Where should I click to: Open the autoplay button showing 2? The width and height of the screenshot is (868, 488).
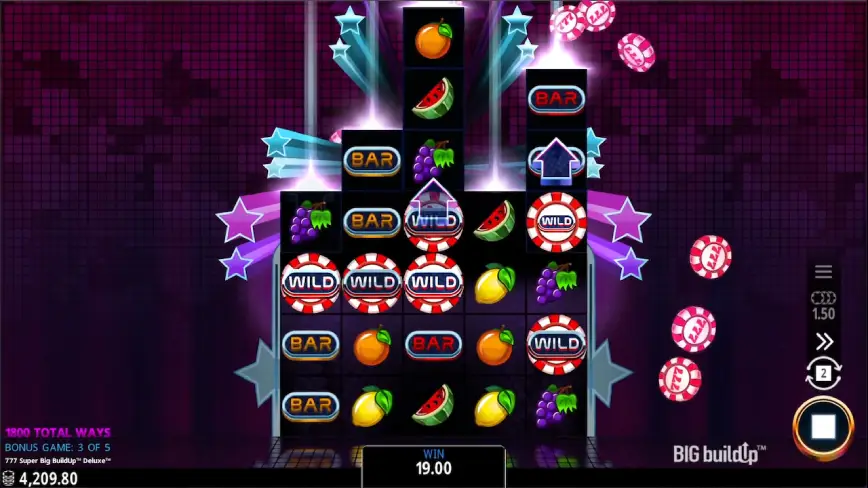pos(823,375)
